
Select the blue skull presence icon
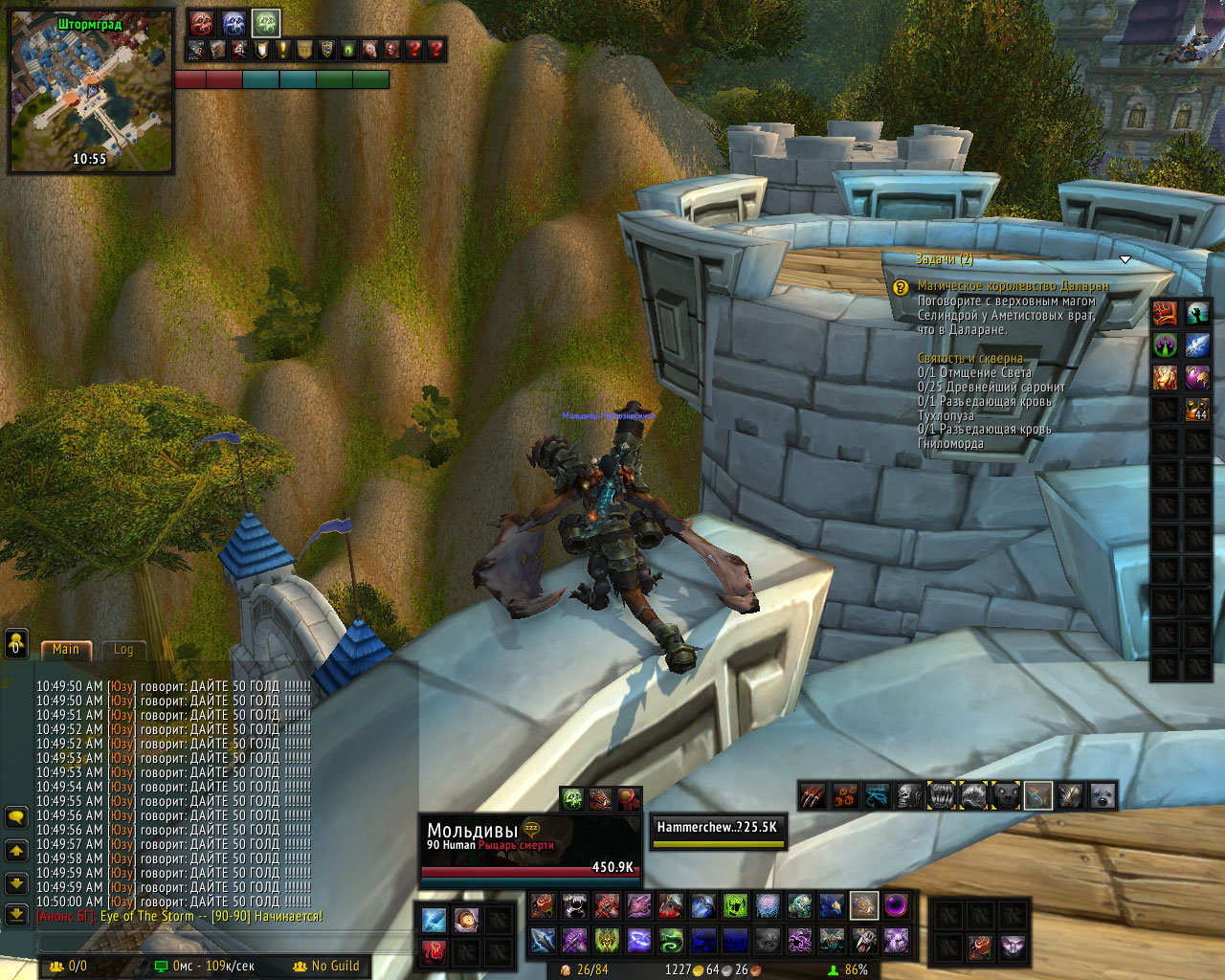point(234,23)
